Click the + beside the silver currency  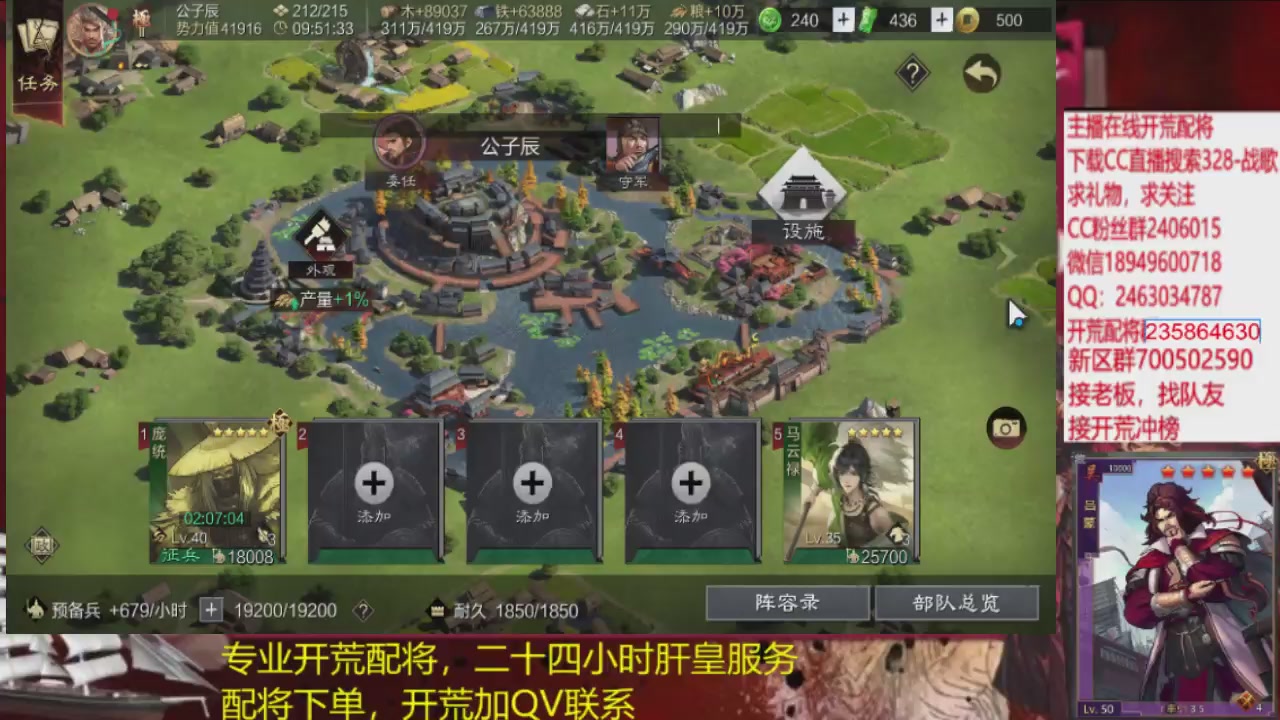(x=941, y=20)
